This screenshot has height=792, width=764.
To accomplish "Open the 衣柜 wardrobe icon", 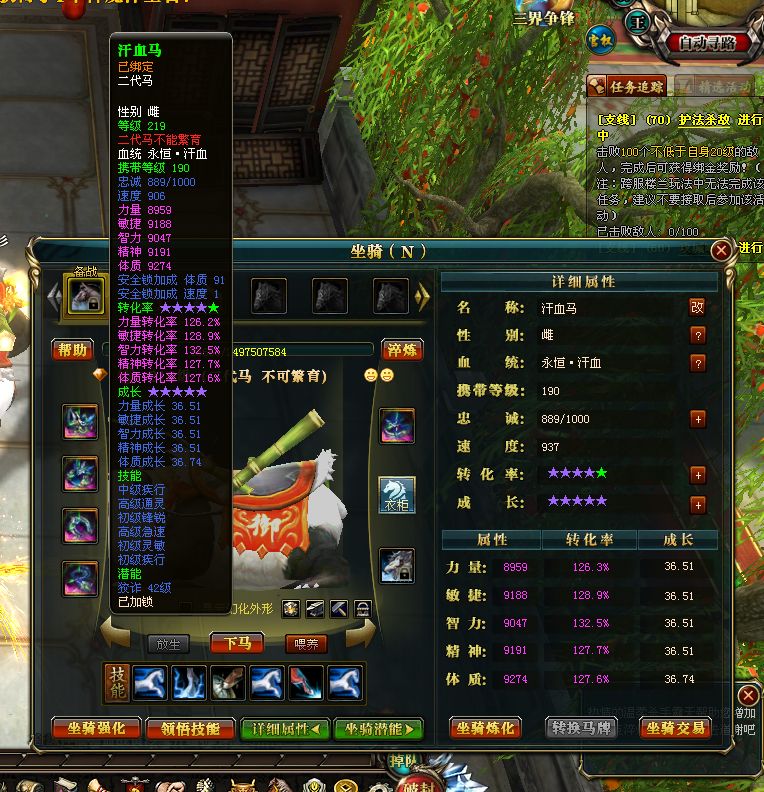I will [x=397, y=494].
